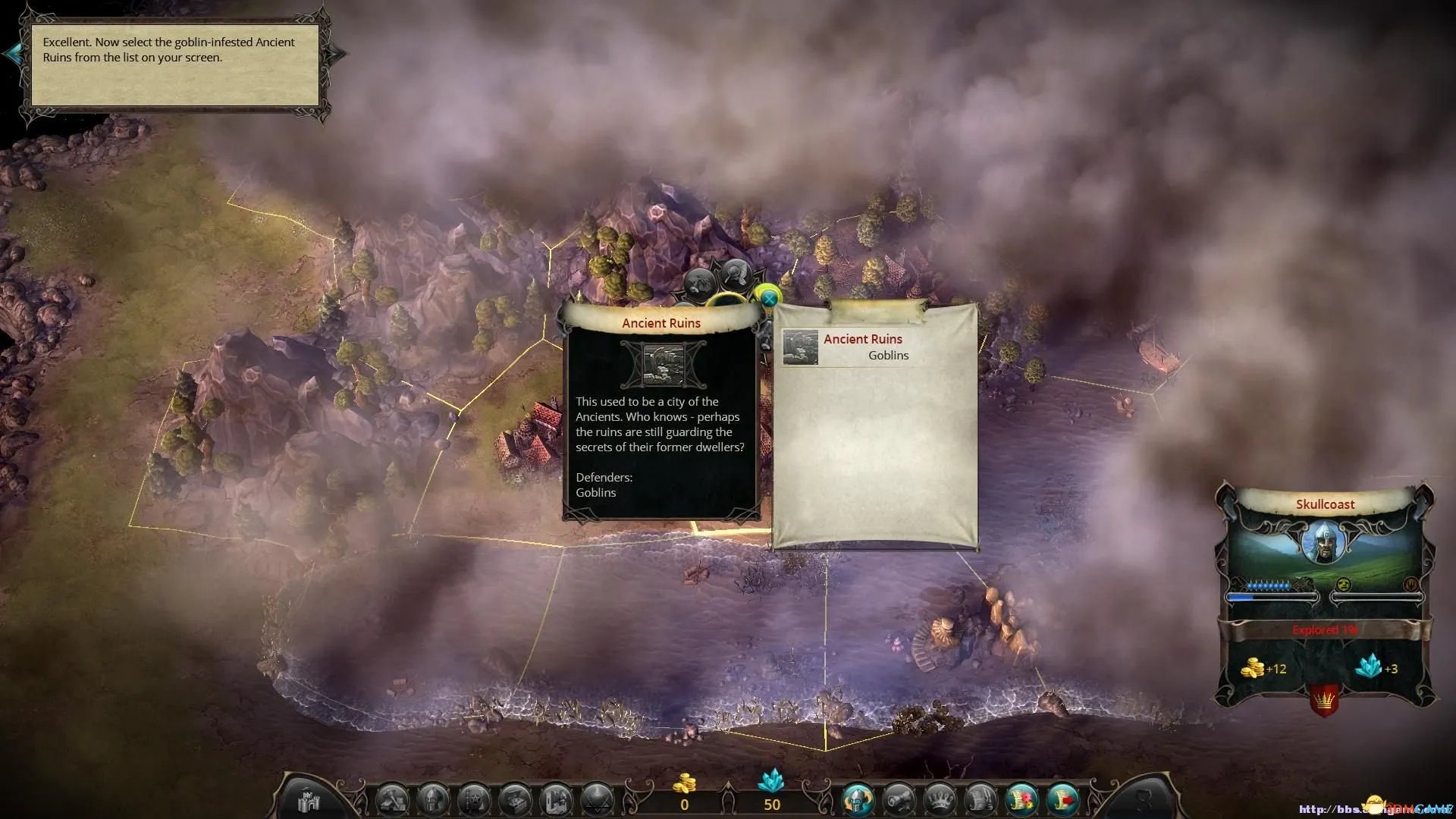Click the scroll with red arrow icon

[x=1062, y=800]
